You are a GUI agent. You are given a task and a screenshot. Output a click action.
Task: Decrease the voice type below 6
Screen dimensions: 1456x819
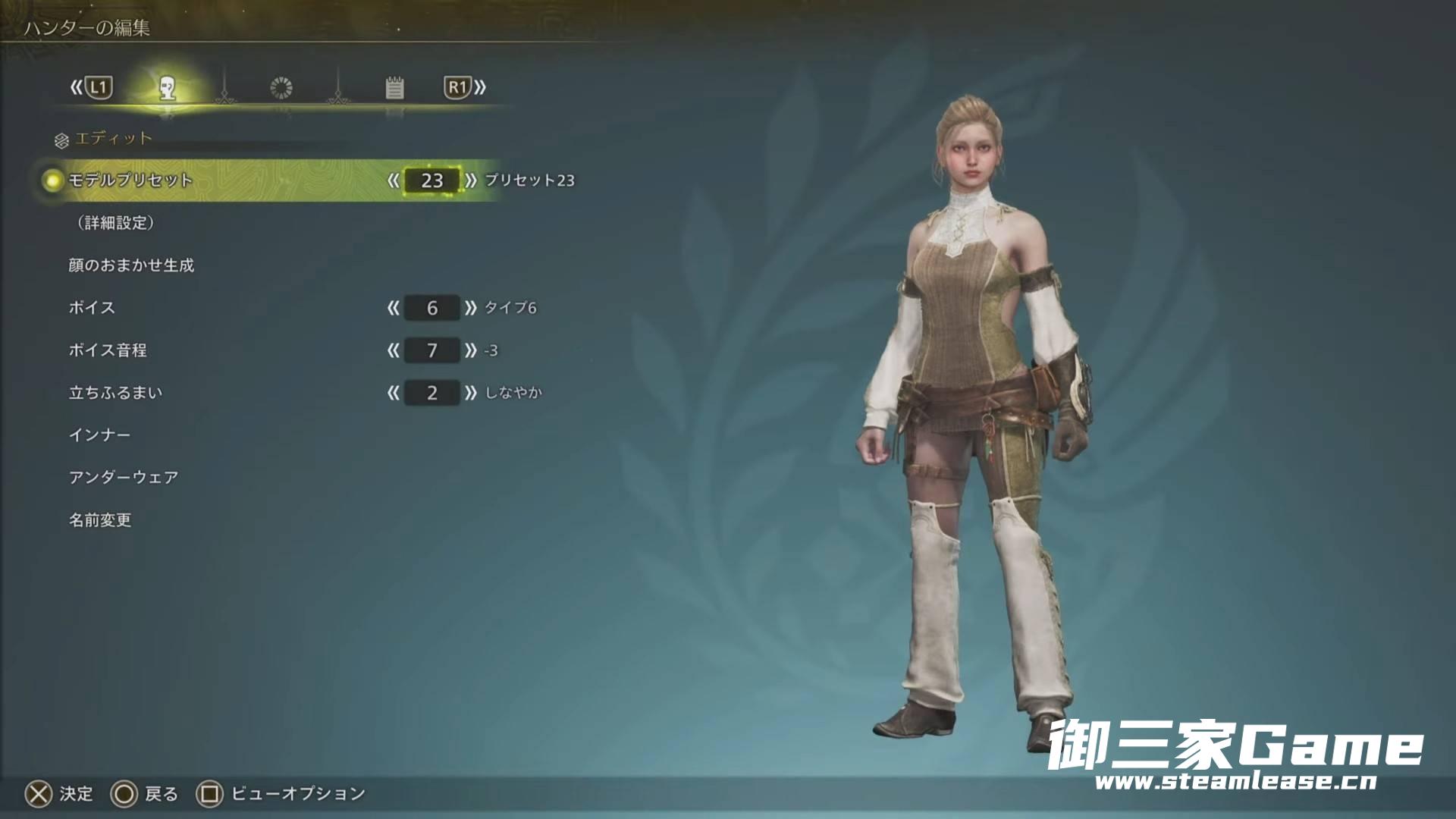[x=393, y=308]
